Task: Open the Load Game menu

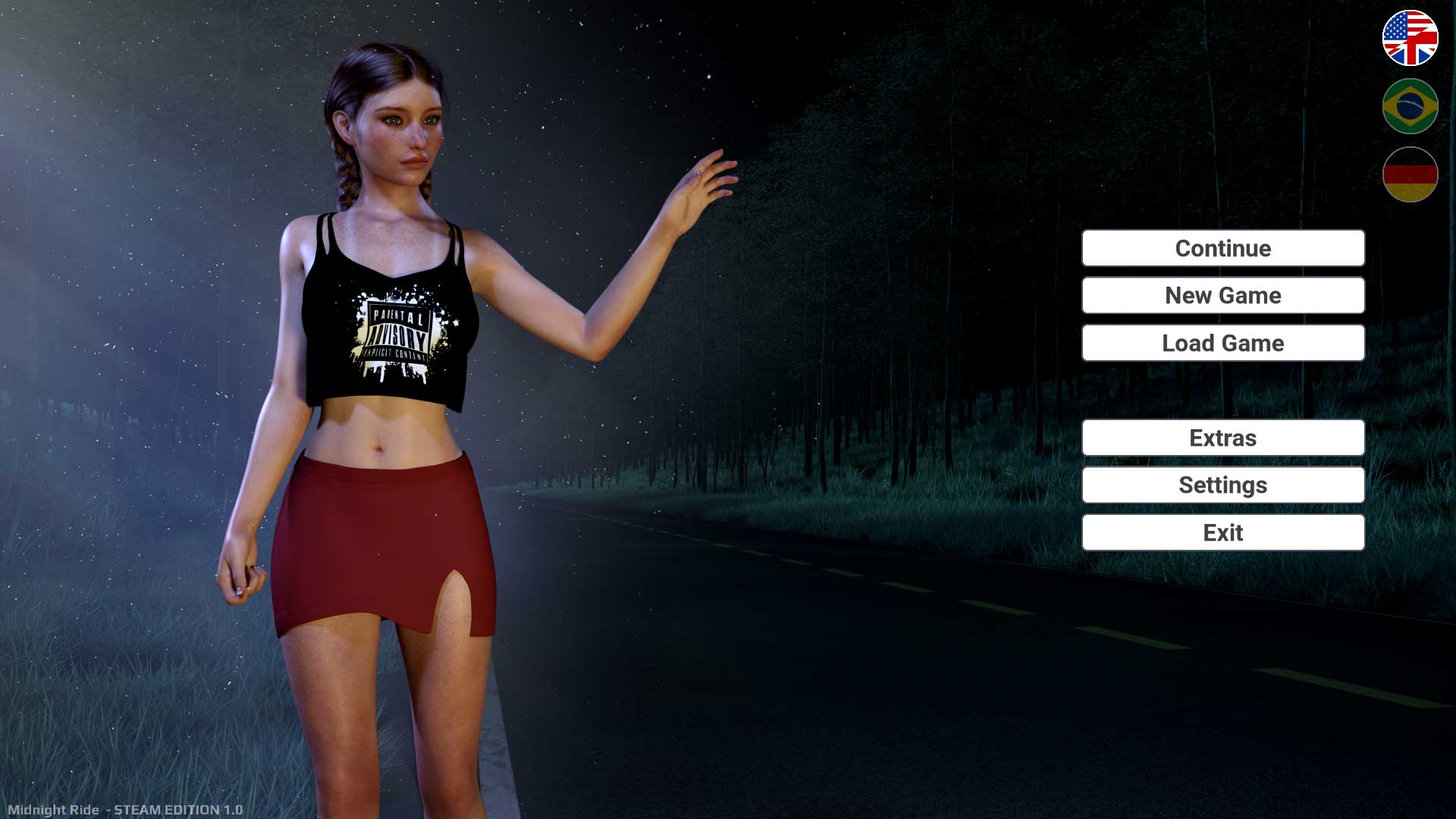Action: click(1222, 343)
